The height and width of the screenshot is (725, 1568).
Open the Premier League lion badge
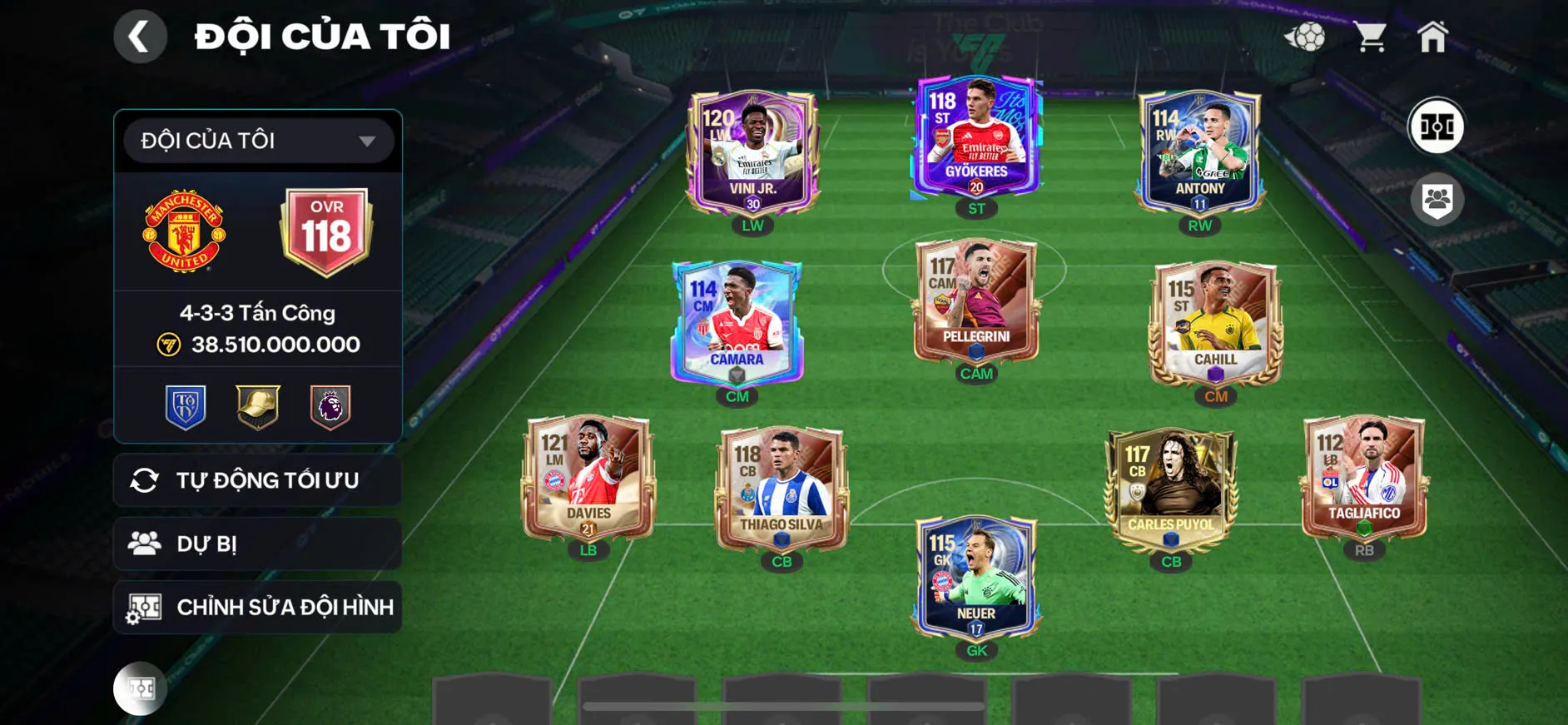[x=329, y=405]
